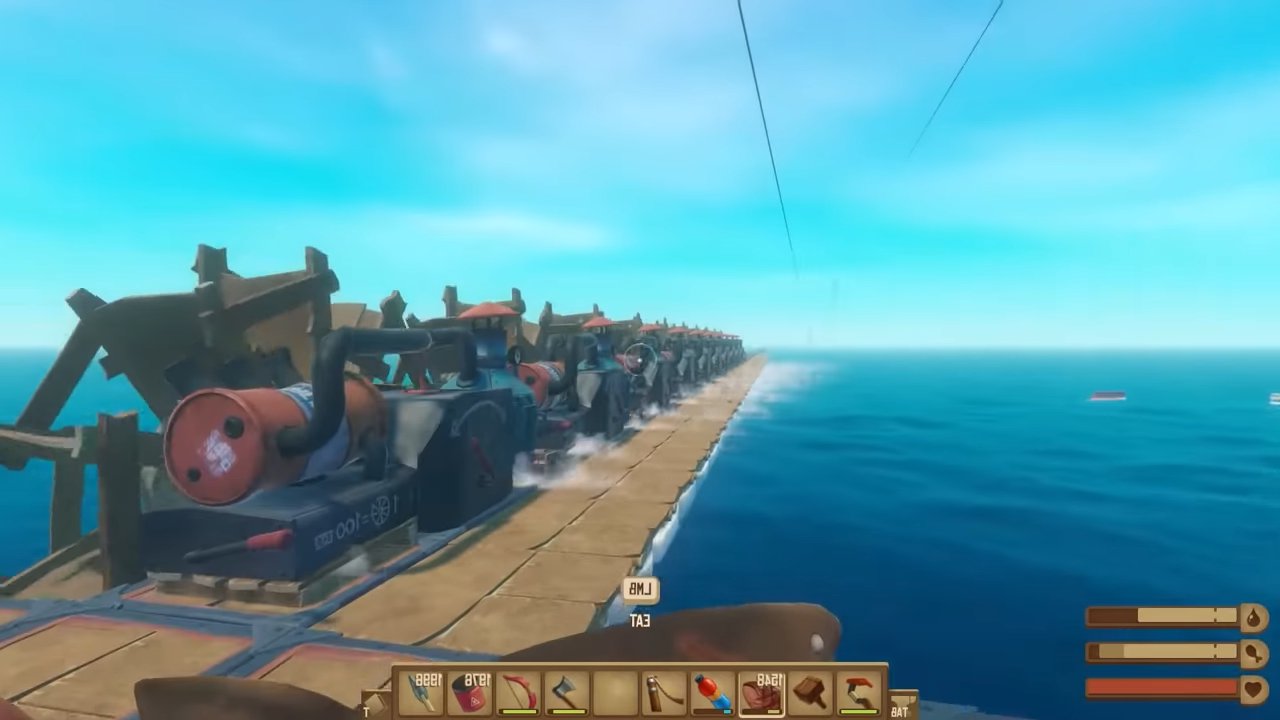
Task: Click the health heart stat icon
Action: tap(1252, 687)
